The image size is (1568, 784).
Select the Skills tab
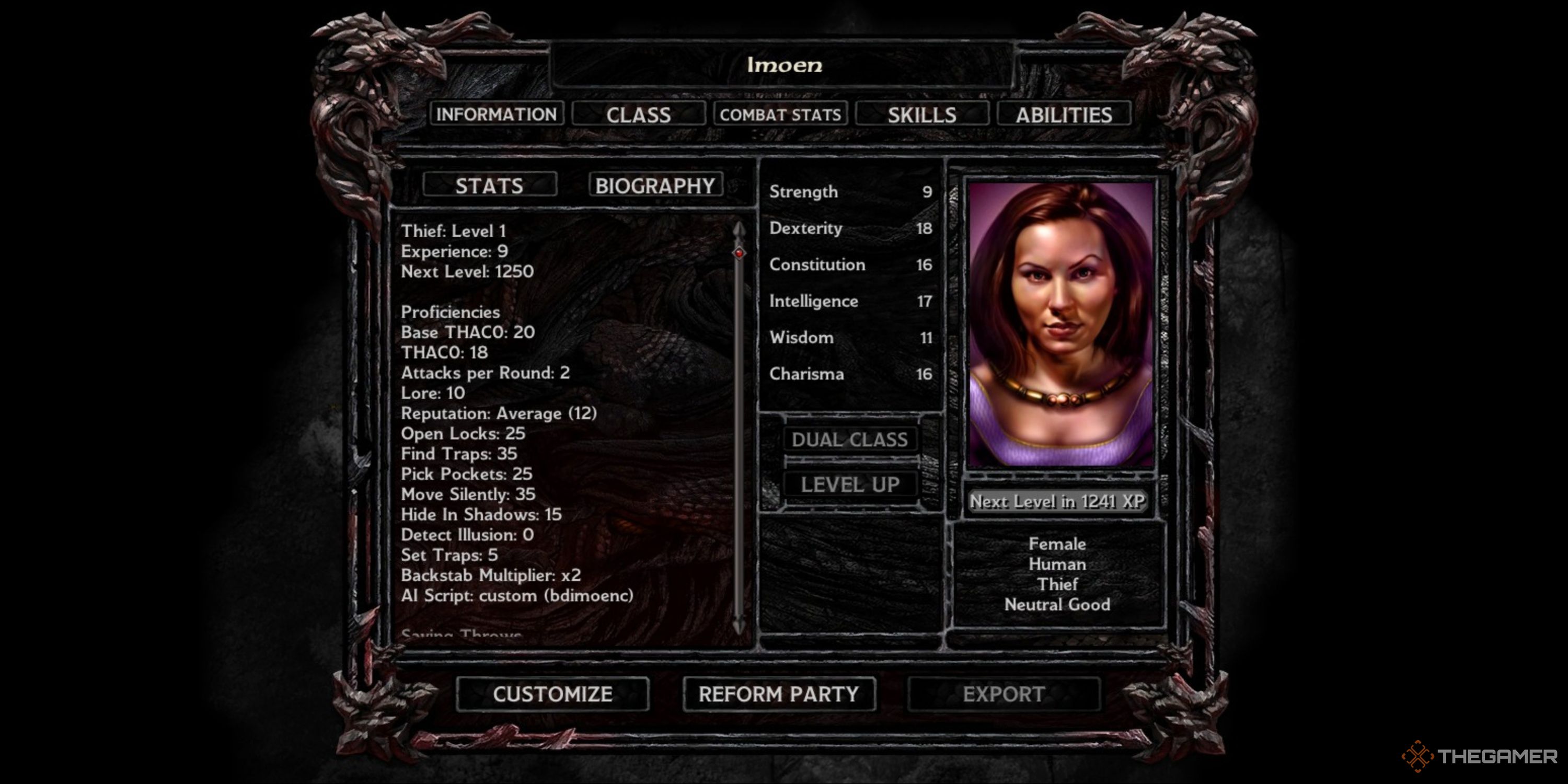click(x=921, y=114)
